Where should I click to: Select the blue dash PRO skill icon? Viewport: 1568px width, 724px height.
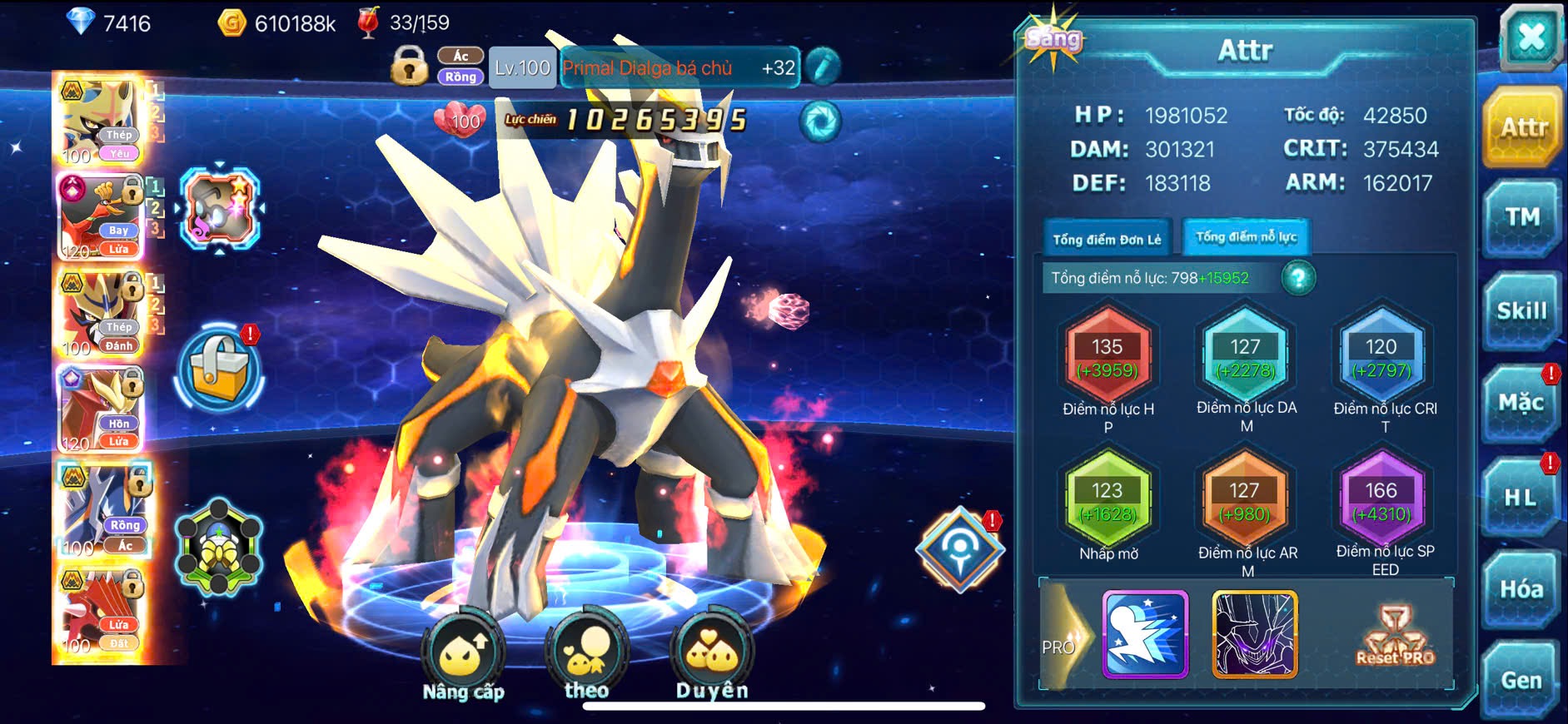(x=1145, y=634)
